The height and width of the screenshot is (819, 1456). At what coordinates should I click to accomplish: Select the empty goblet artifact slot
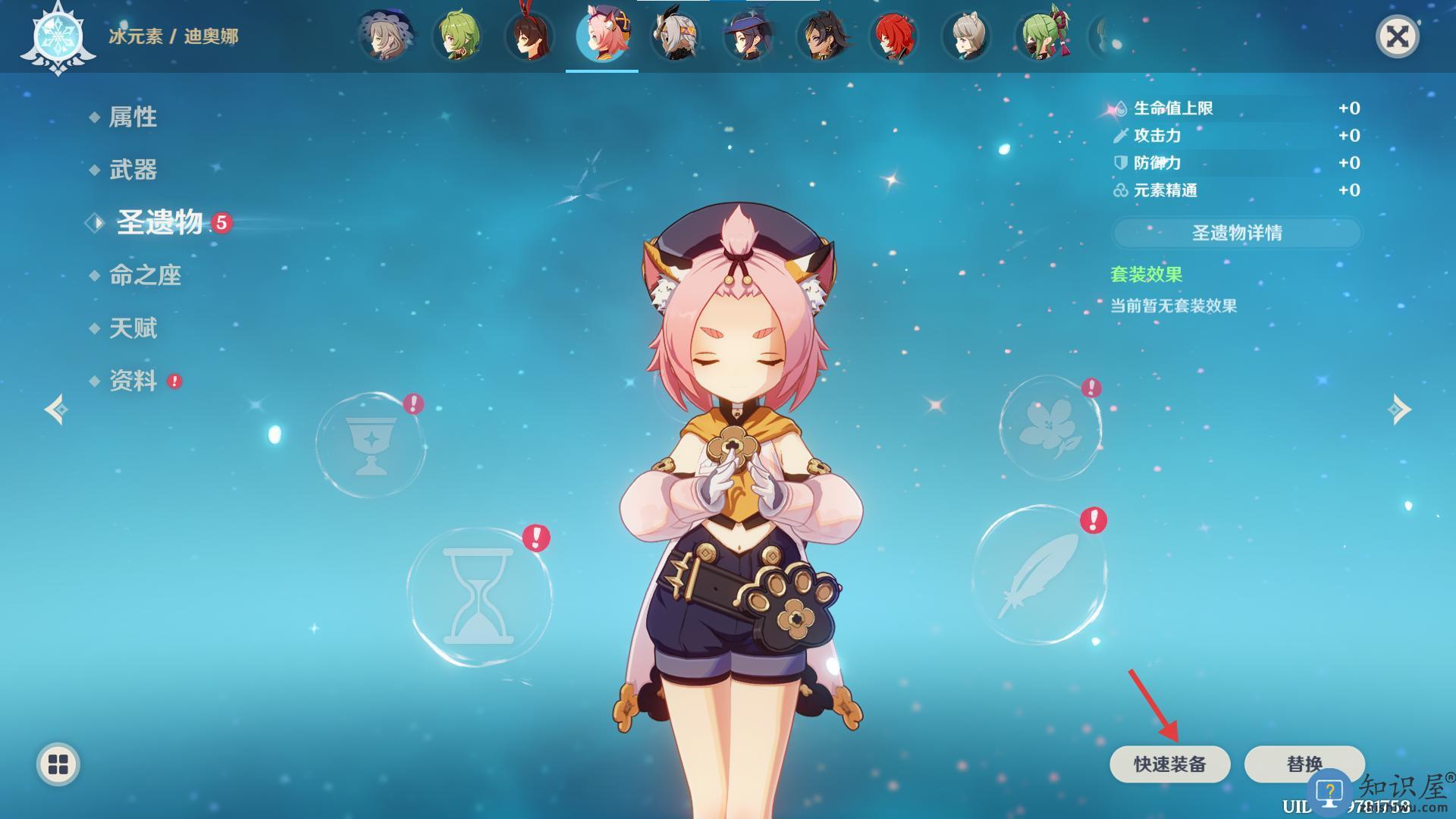371,446
